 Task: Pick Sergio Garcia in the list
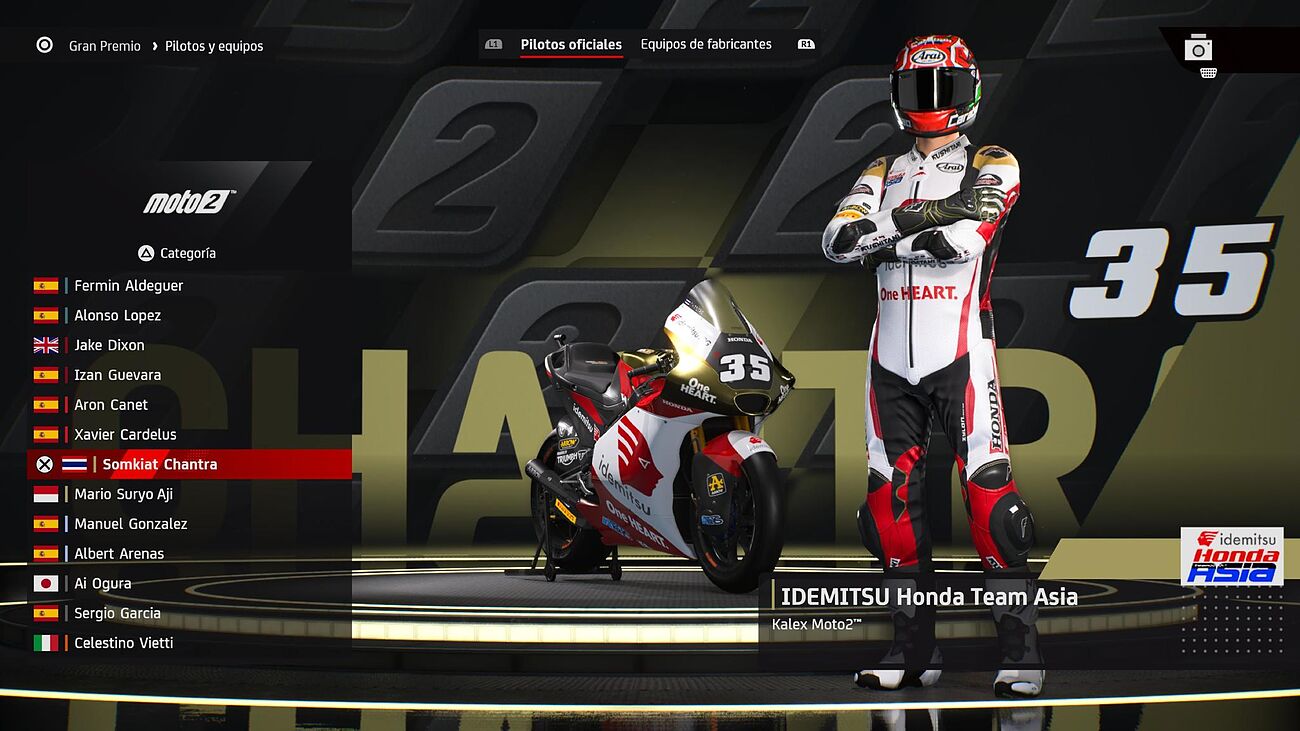[117, 614]
